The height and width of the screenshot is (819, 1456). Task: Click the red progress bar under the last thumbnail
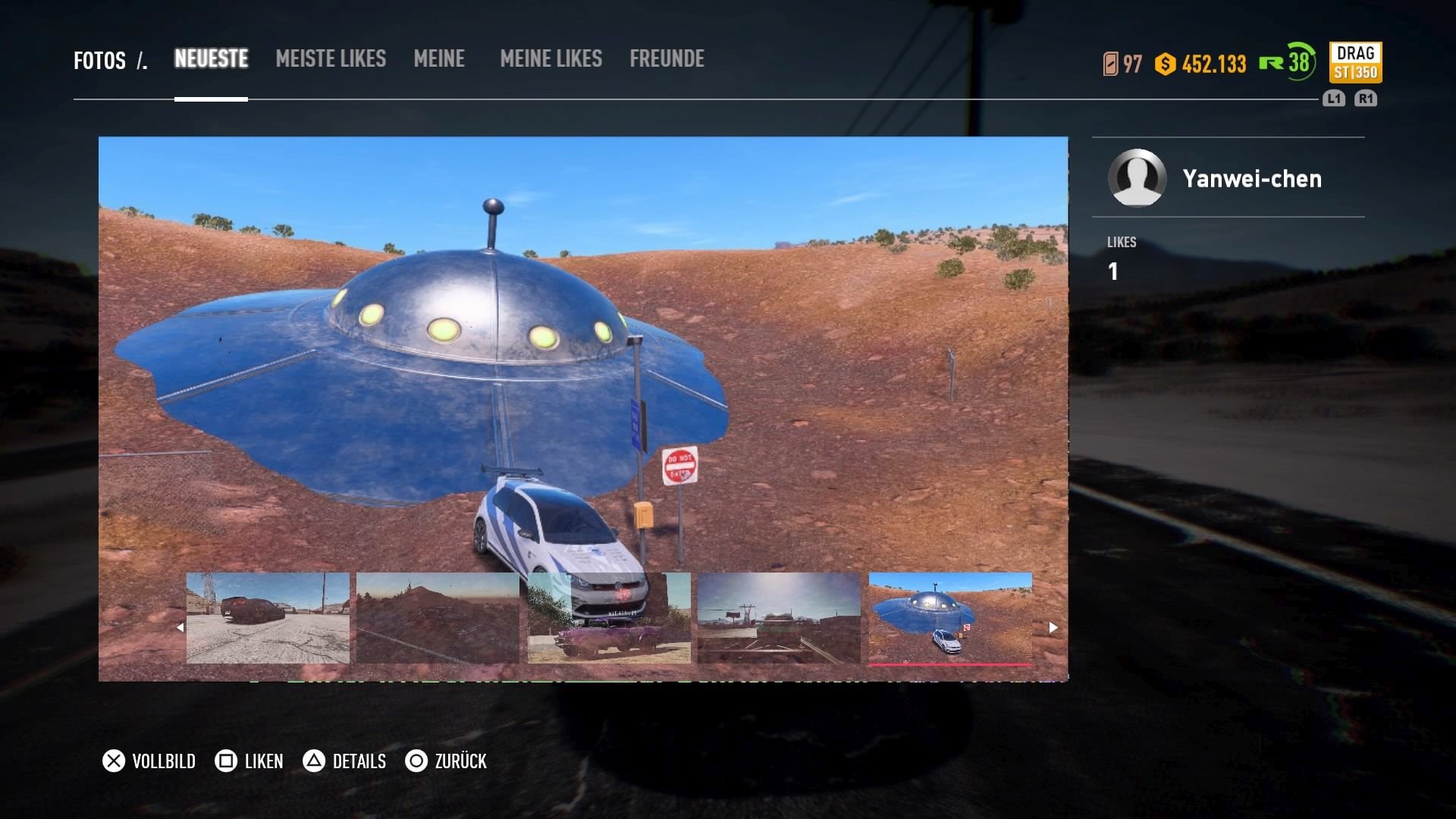click(x=950, y=663)
